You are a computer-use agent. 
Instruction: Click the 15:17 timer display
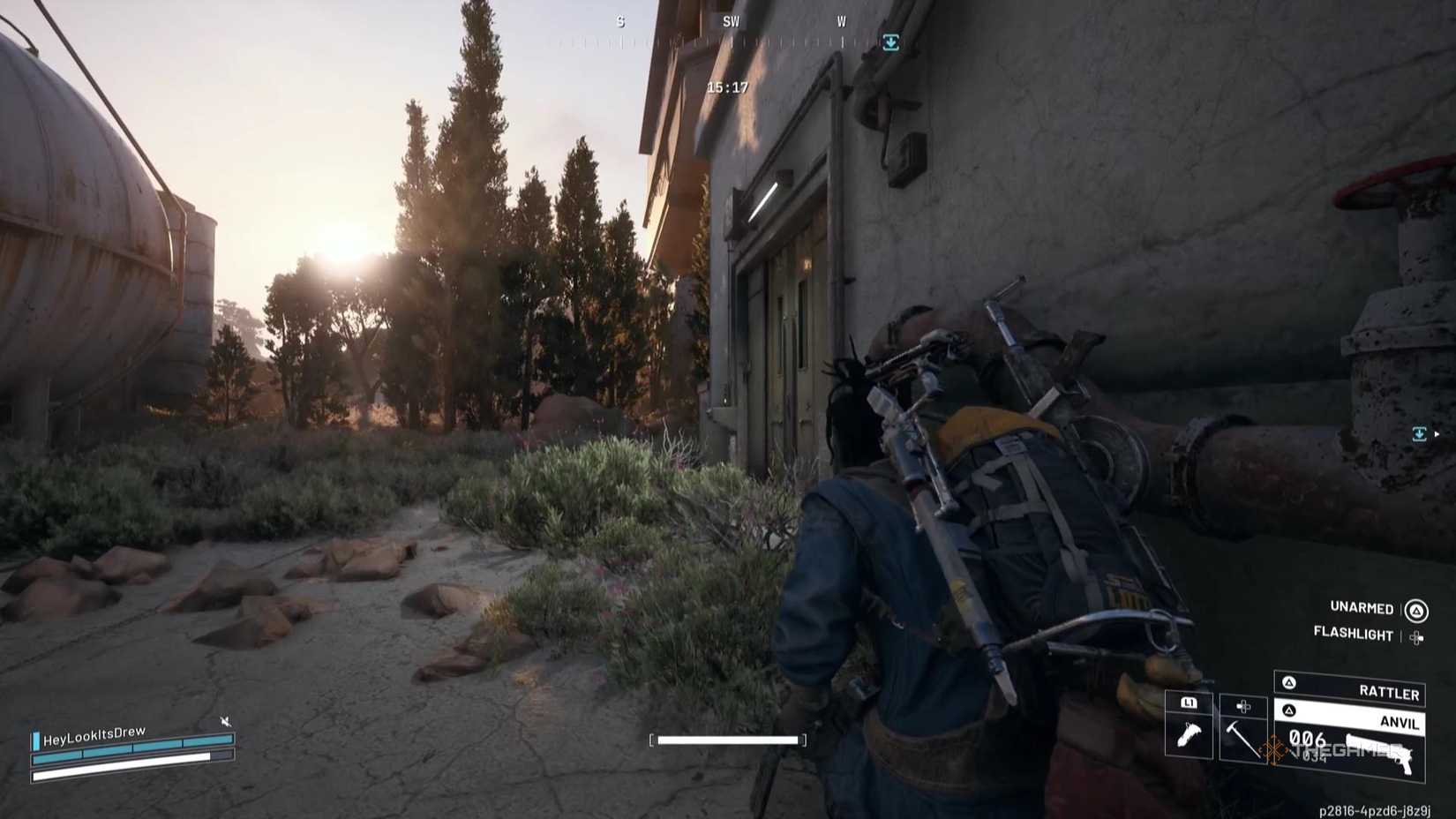click(x=726, y=87)
